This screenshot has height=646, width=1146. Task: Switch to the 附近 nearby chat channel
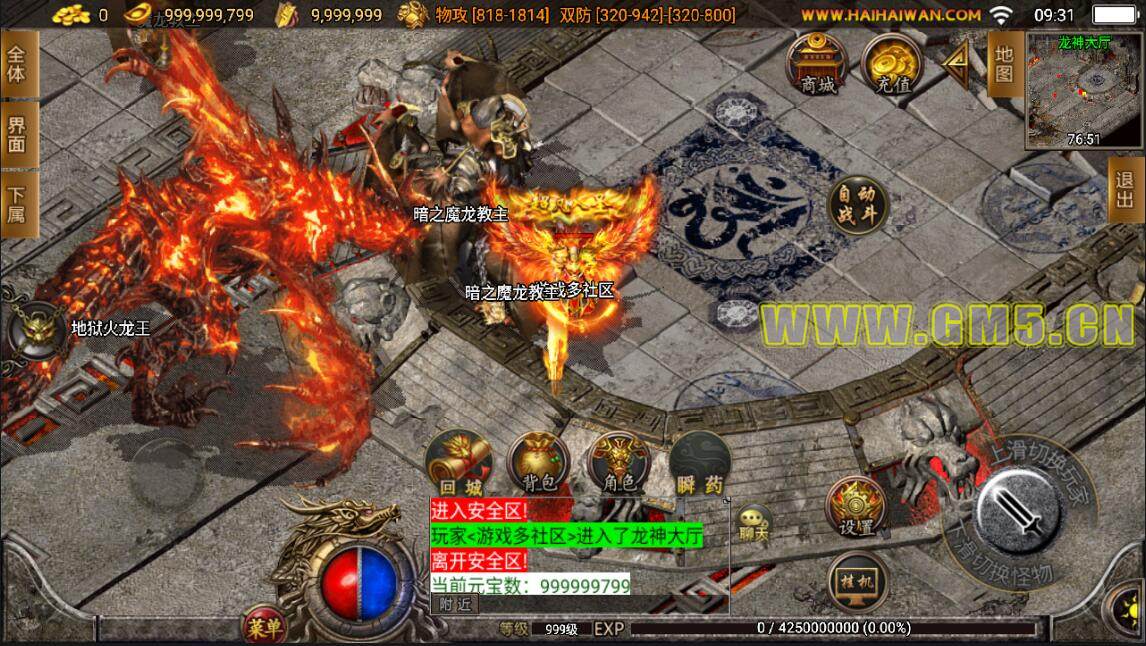(457, 603)
